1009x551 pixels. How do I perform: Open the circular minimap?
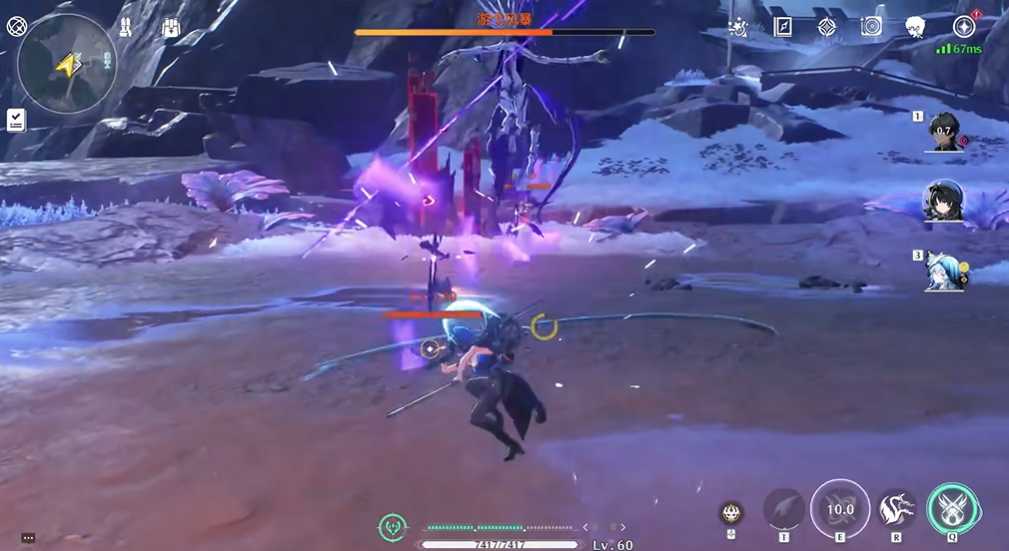click(x=67, y=62)
